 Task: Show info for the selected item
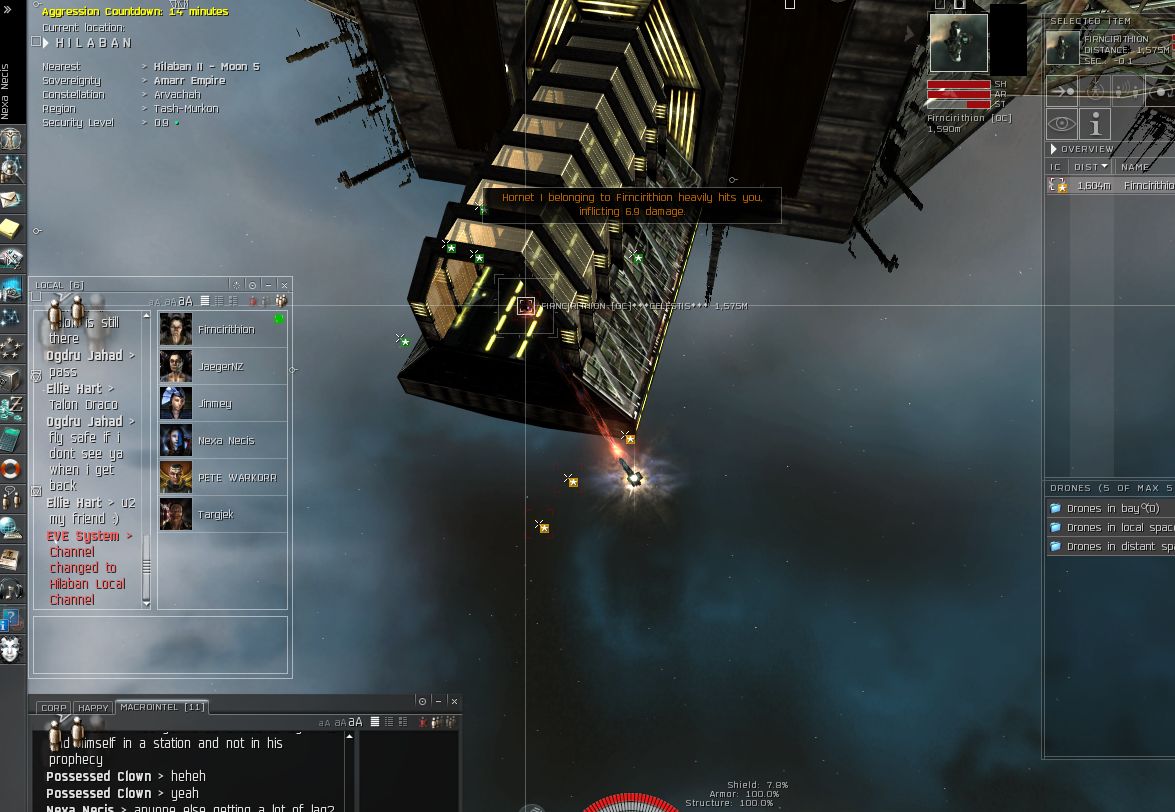point(1096,125)
